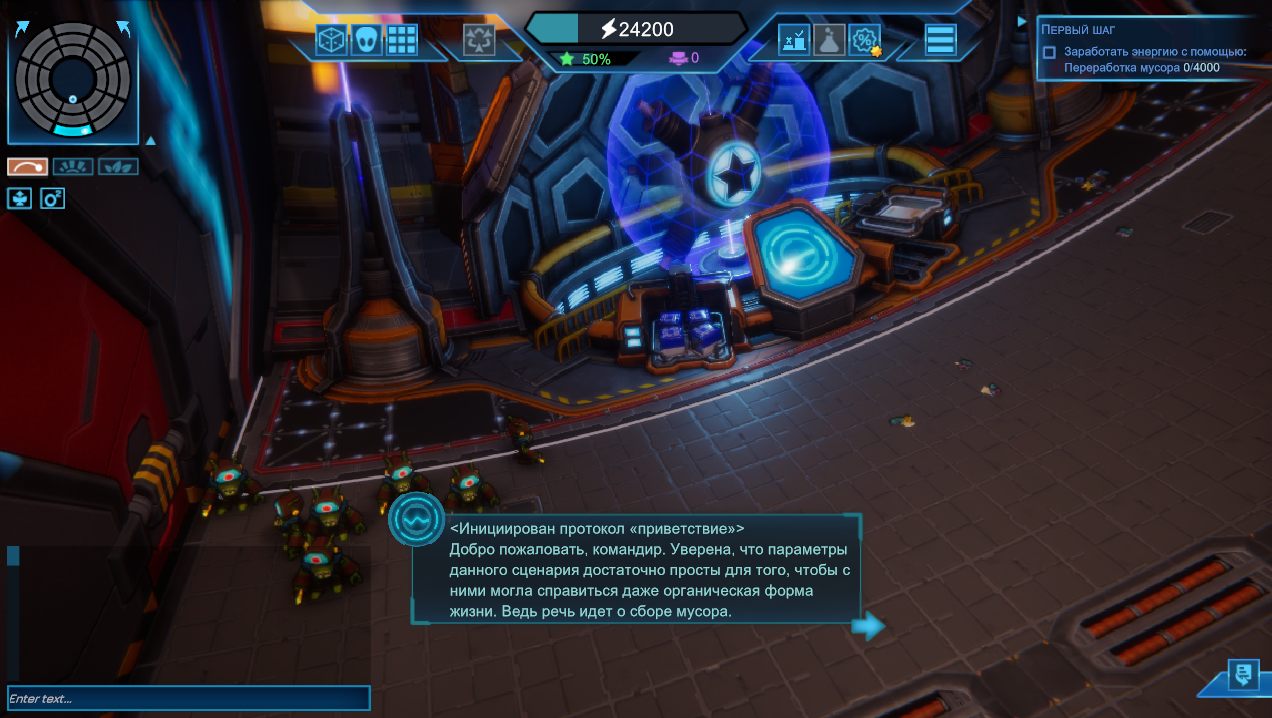Open the grid layout icon
This screenshot has height=718, width=1272.
[x=402, y=40]
